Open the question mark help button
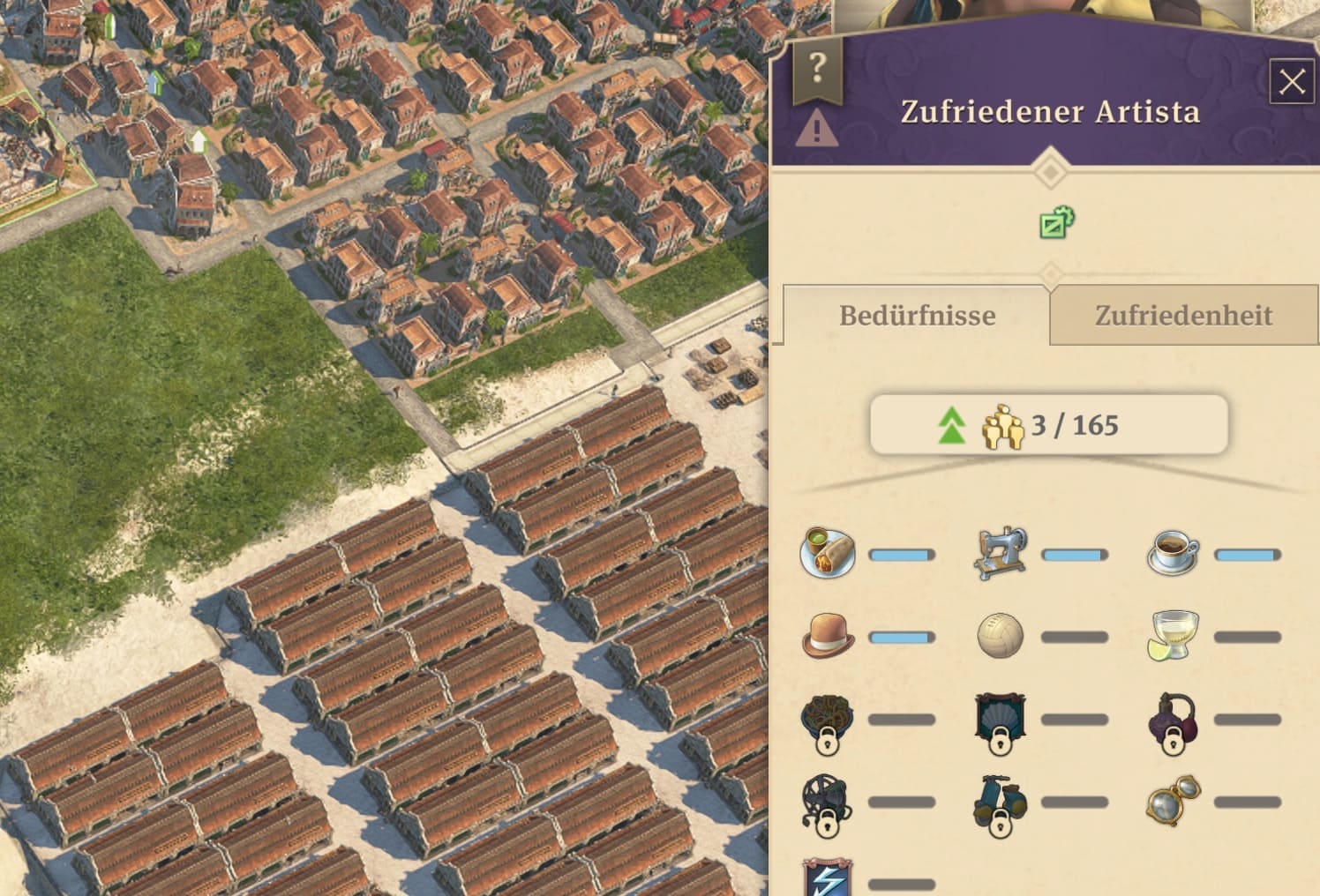Viewport: 1320px width, 896px height. click(x=817, y=69)
